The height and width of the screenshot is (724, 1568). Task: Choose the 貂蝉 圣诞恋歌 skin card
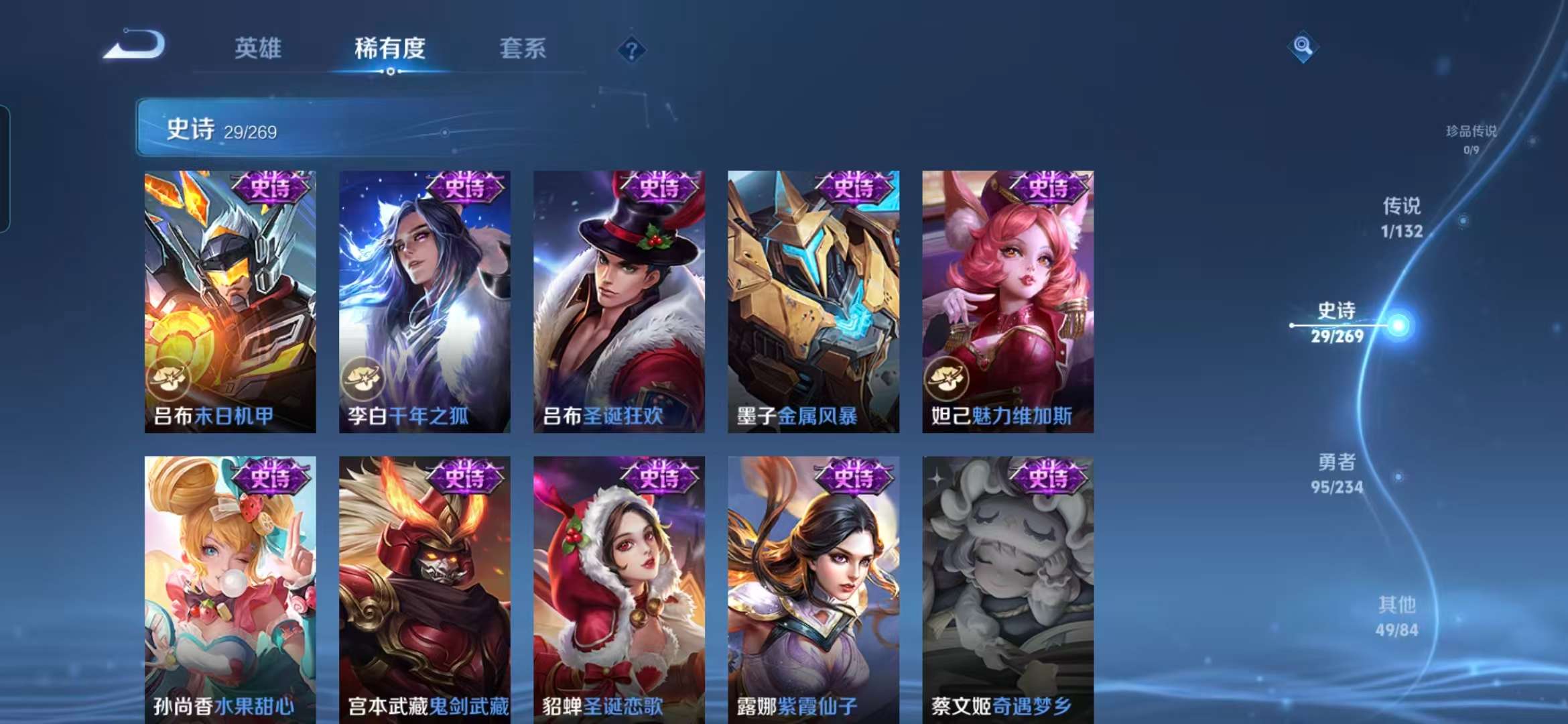[618, 590]
